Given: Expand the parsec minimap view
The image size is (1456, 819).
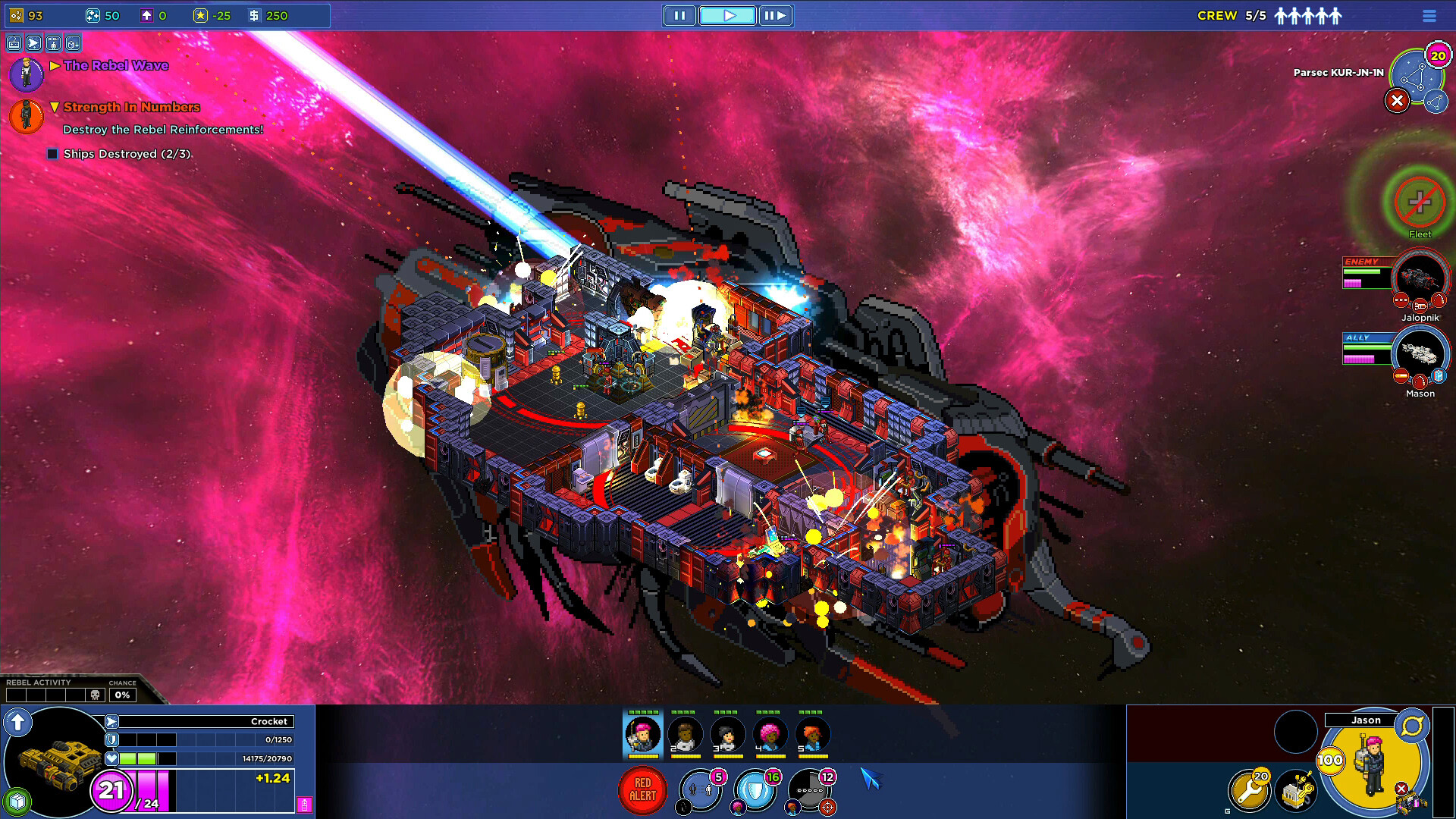Looking at the screenshot, I should click(1437, 101).
